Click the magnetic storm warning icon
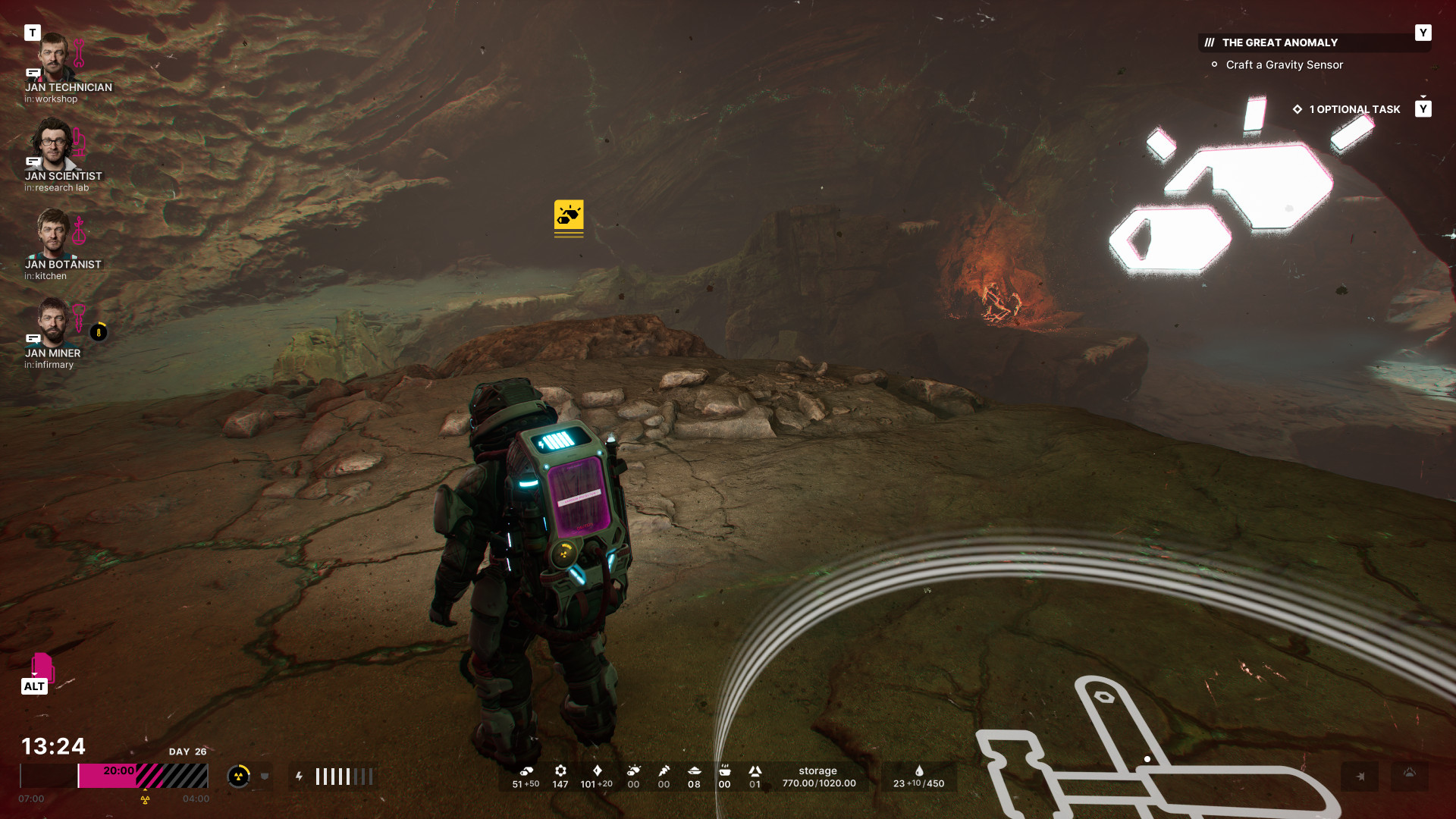This screenshot has height=819, width=1456. point(1360,777)
